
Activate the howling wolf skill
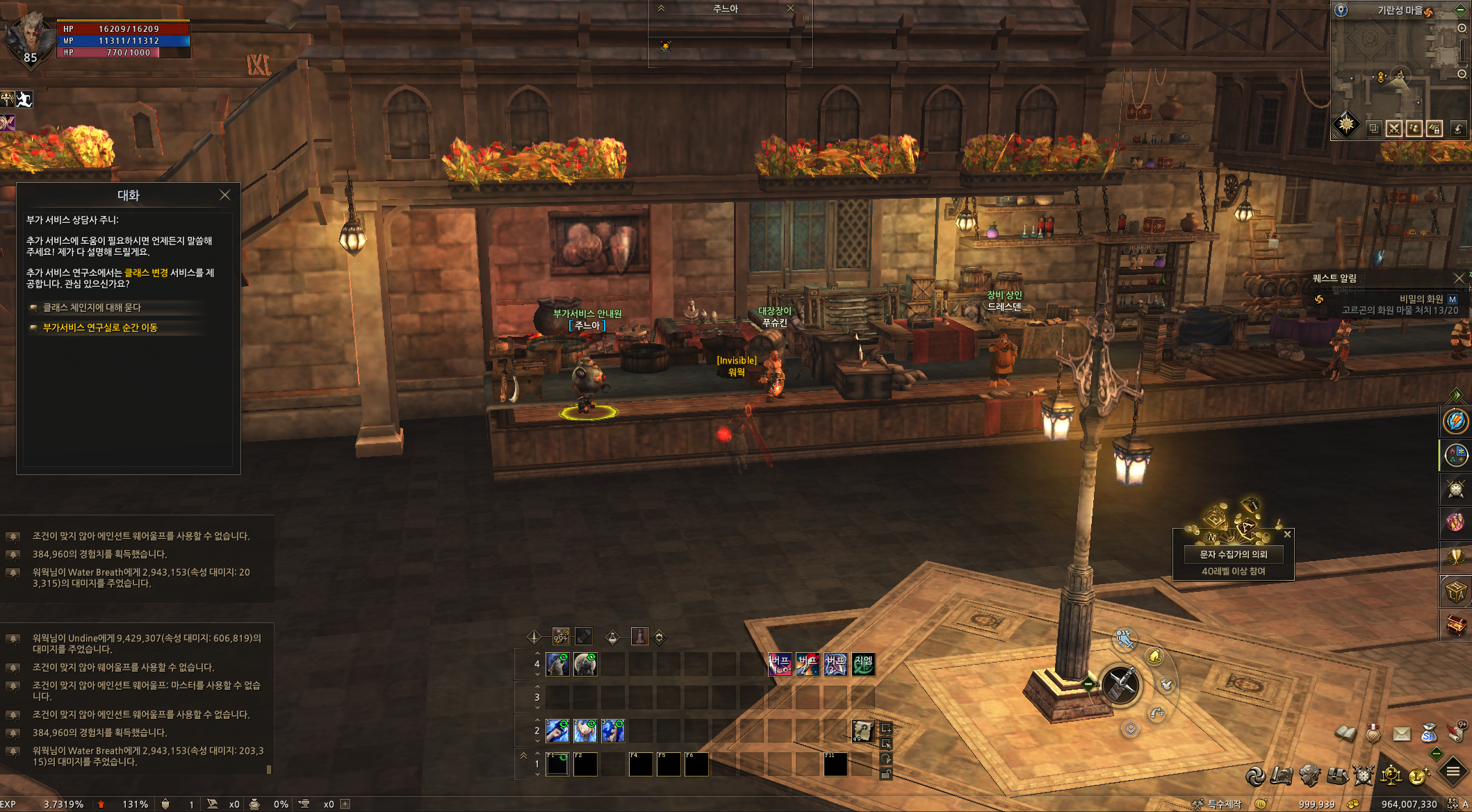pos(557,665)
